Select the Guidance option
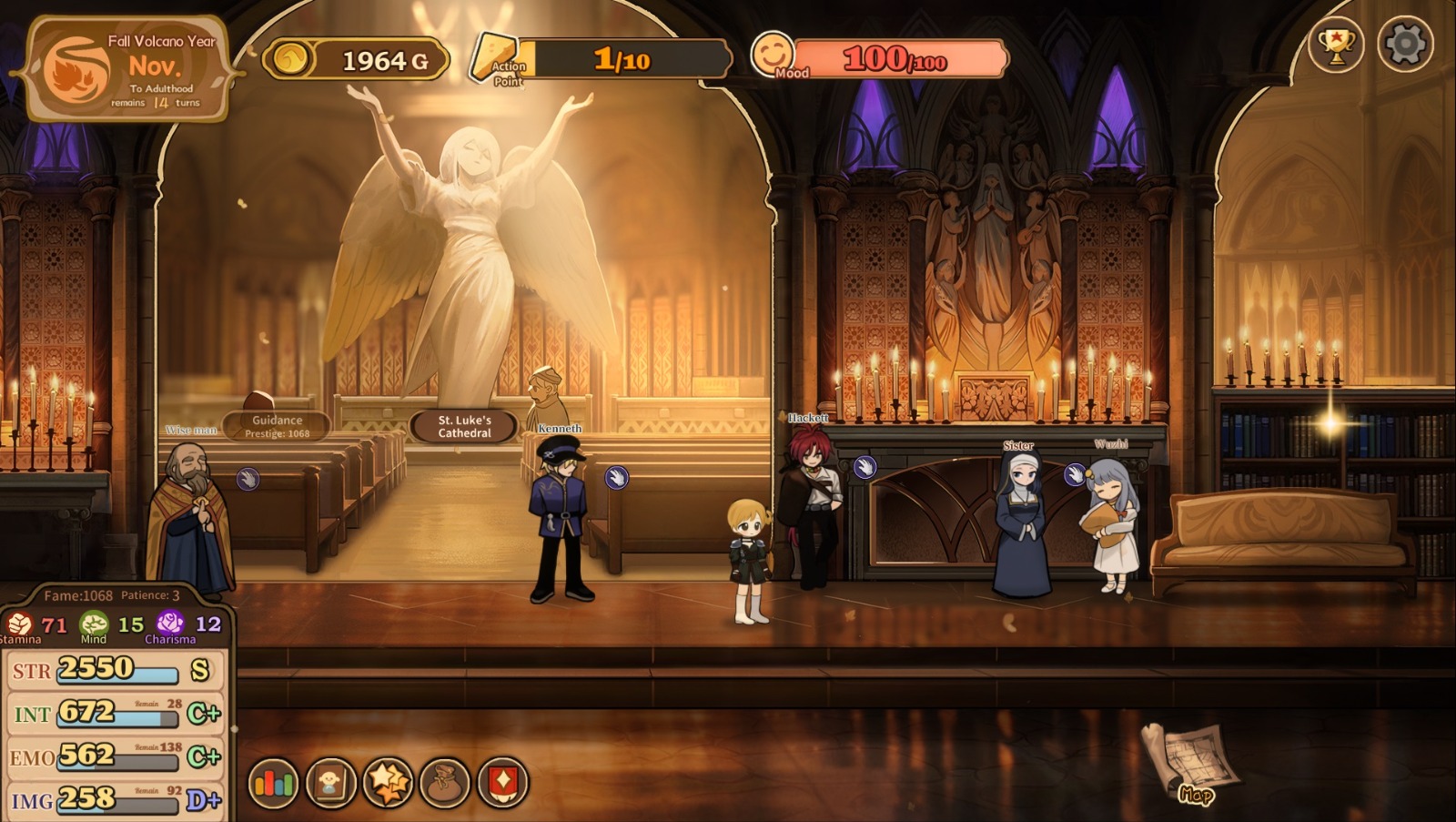1456x822 pixels. coord(277,426)
